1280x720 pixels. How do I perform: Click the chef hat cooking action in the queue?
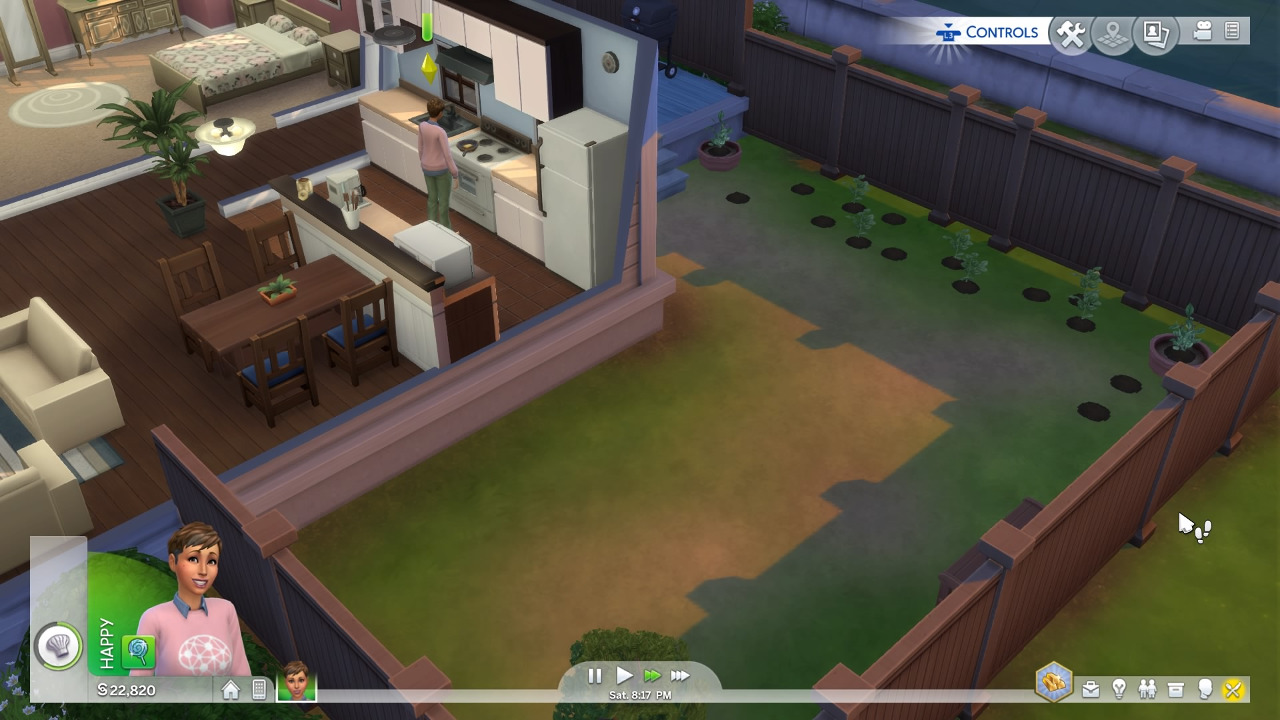tap(58, 646)
